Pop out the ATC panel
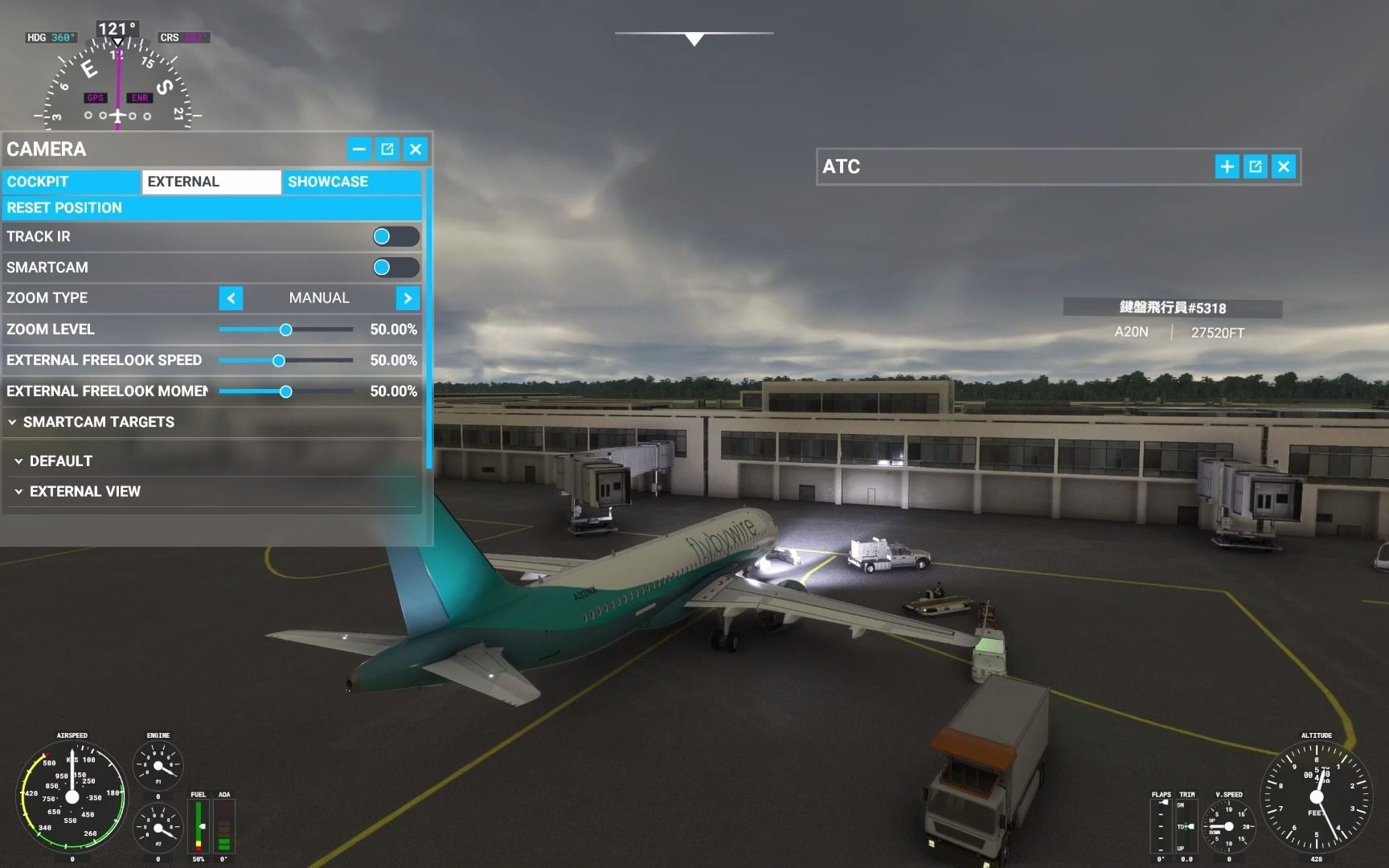 pyautogui.click(x=1255, y=166)
